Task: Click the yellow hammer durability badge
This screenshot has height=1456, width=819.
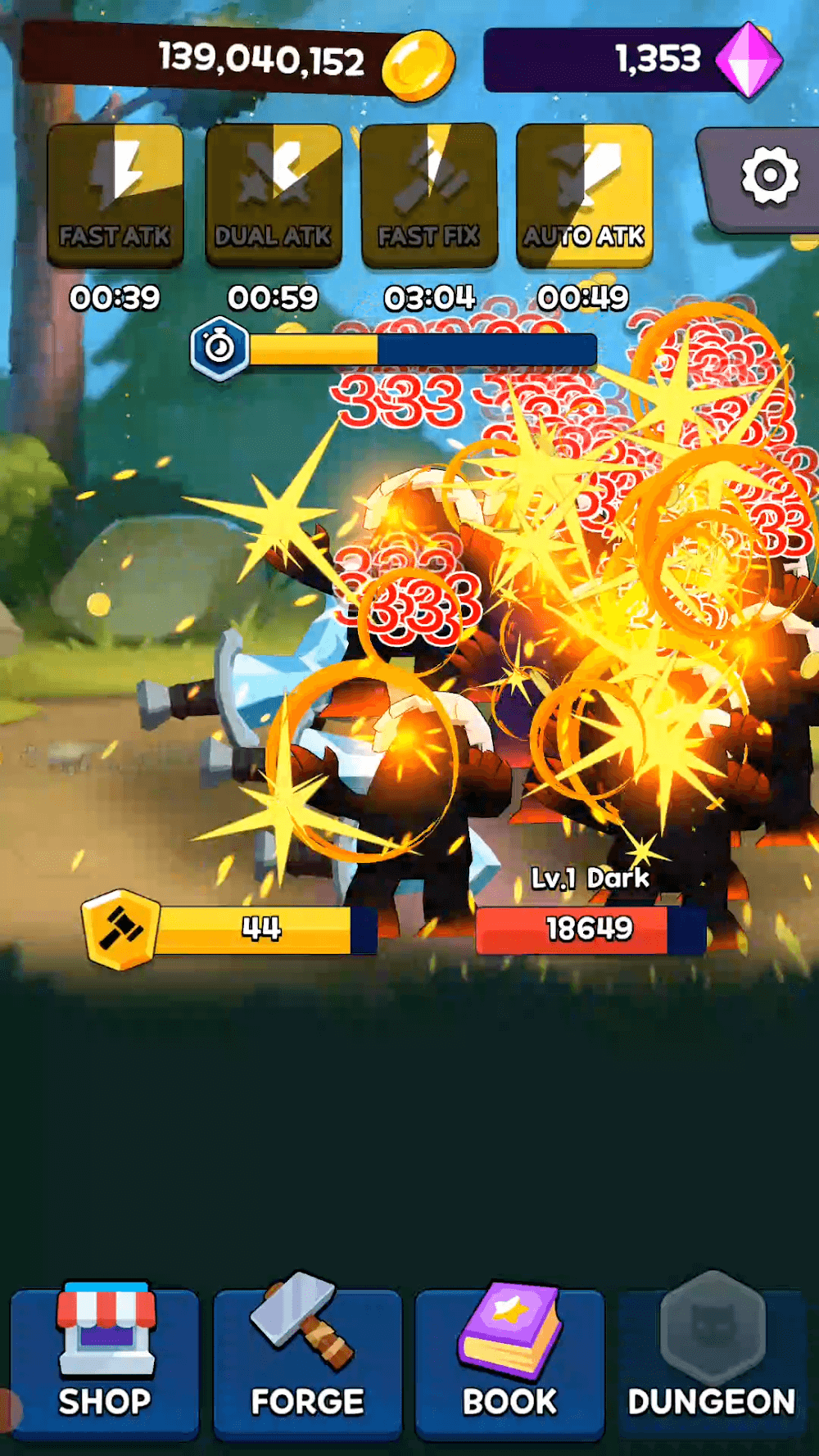Action: (x=120, y=929)
